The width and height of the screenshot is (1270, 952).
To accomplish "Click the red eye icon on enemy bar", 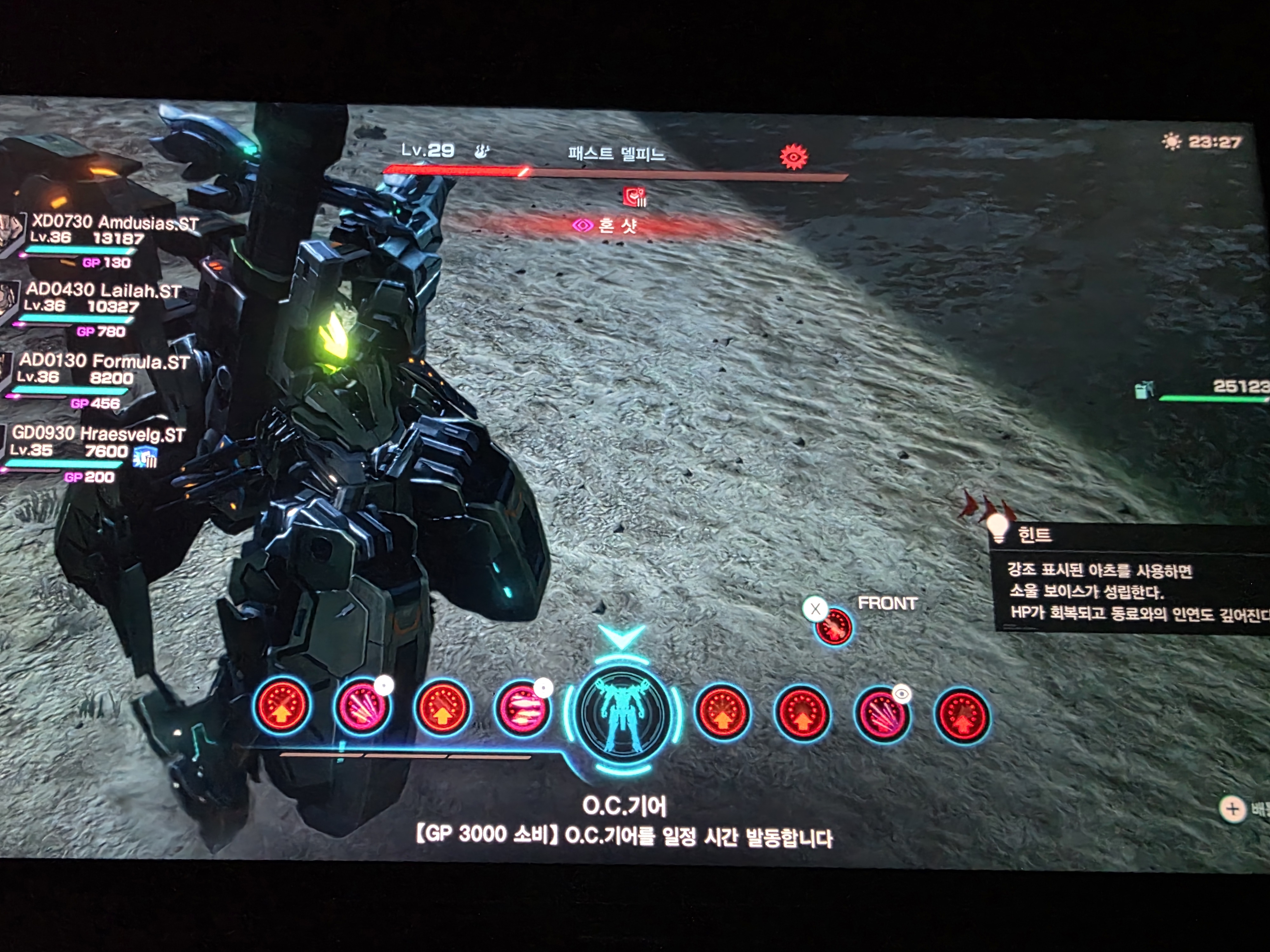I will click(x=794, y=157).
